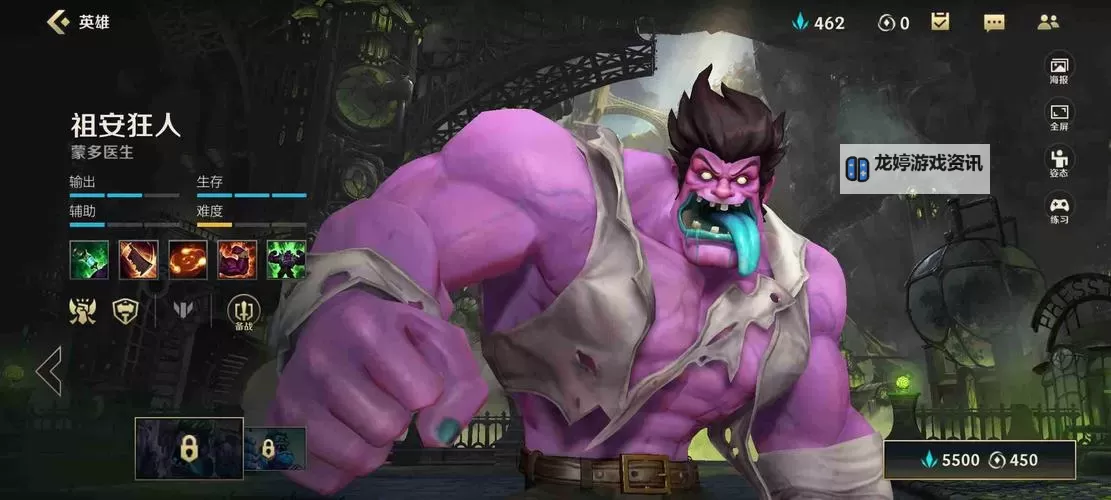Viewport: 1111px width, 500px height.
Task: Click the winged fist role icon
Action: click(83, 312)
